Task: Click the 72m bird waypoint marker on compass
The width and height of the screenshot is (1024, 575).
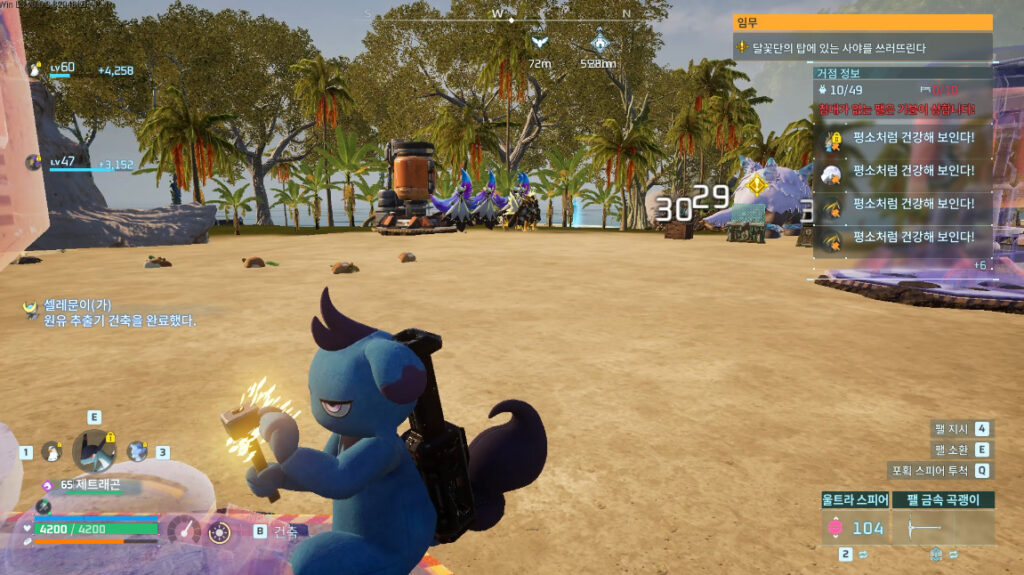Action: click(x=539, y=43)
